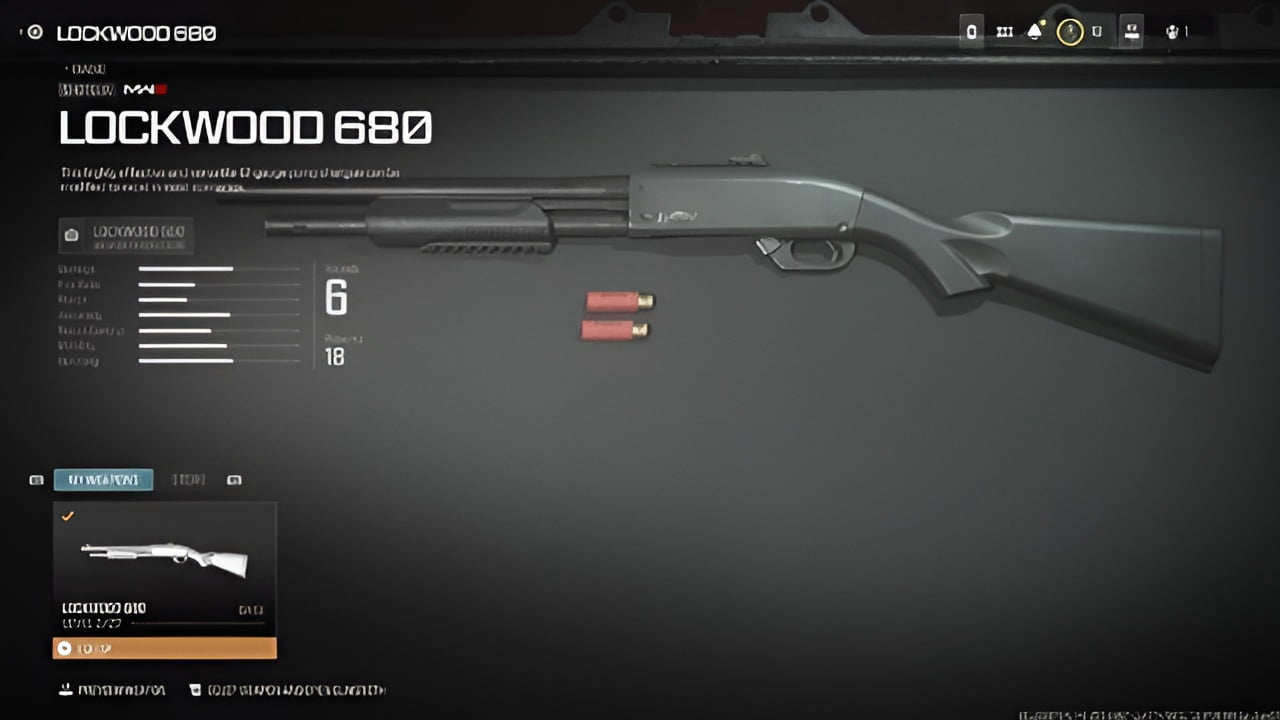Click the weapon name label Lockwood 680
Image resolution: width=1280 pixels, height=720 pixels.
coord(104,608)
